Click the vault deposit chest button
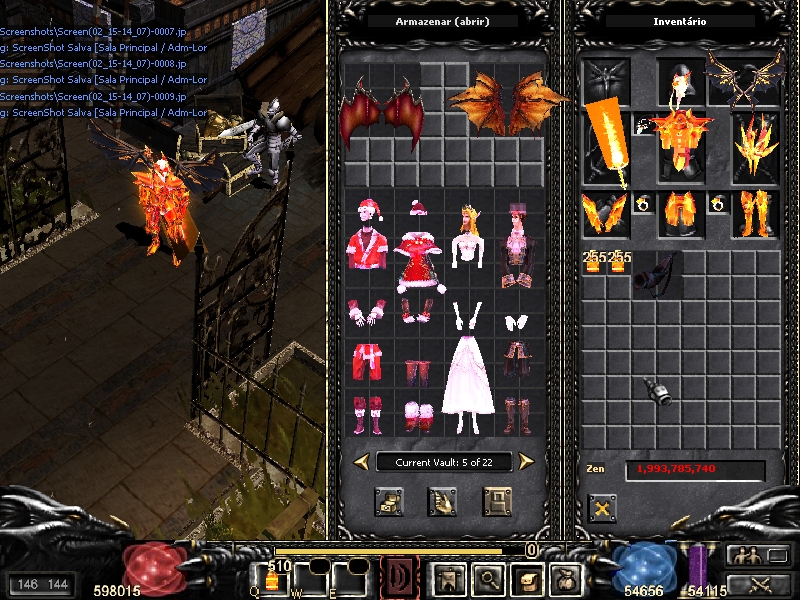Viewport: 800px width, 600px height. pyautogui.click(x=389, y=500)
